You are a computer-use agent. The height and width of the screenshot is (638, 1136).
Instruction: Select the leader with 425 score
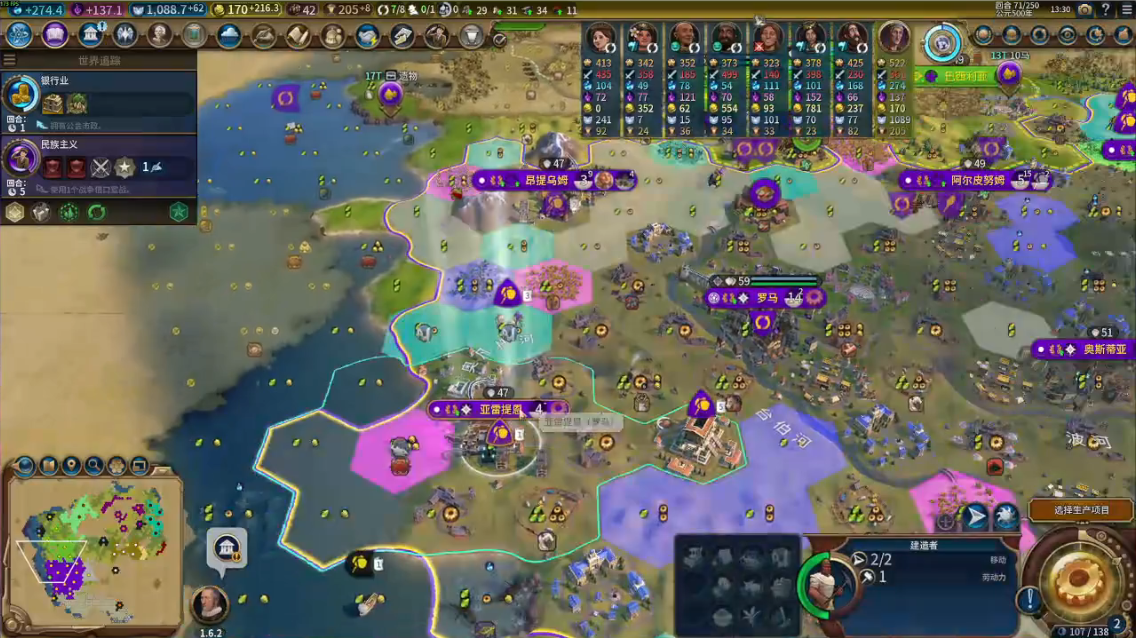pyautogui.click(x=852, y=40)
